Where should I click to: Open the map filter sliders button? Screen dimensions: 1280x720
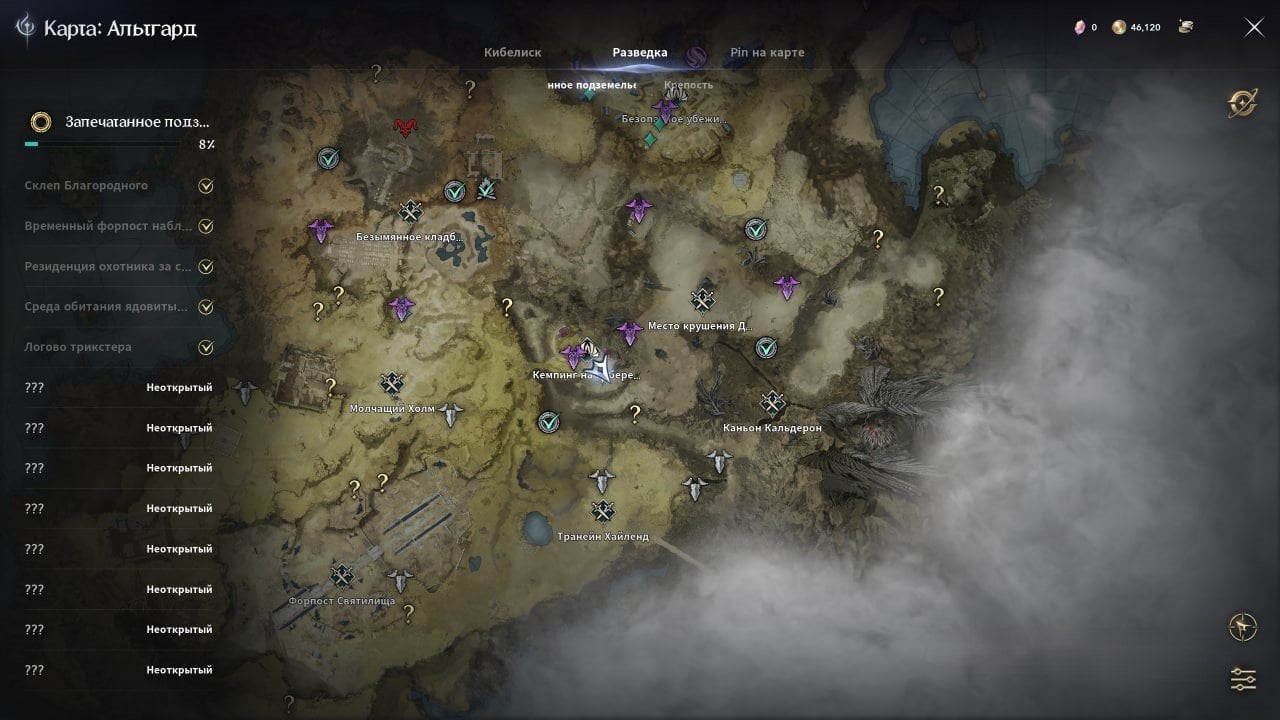pos(1243,679)
